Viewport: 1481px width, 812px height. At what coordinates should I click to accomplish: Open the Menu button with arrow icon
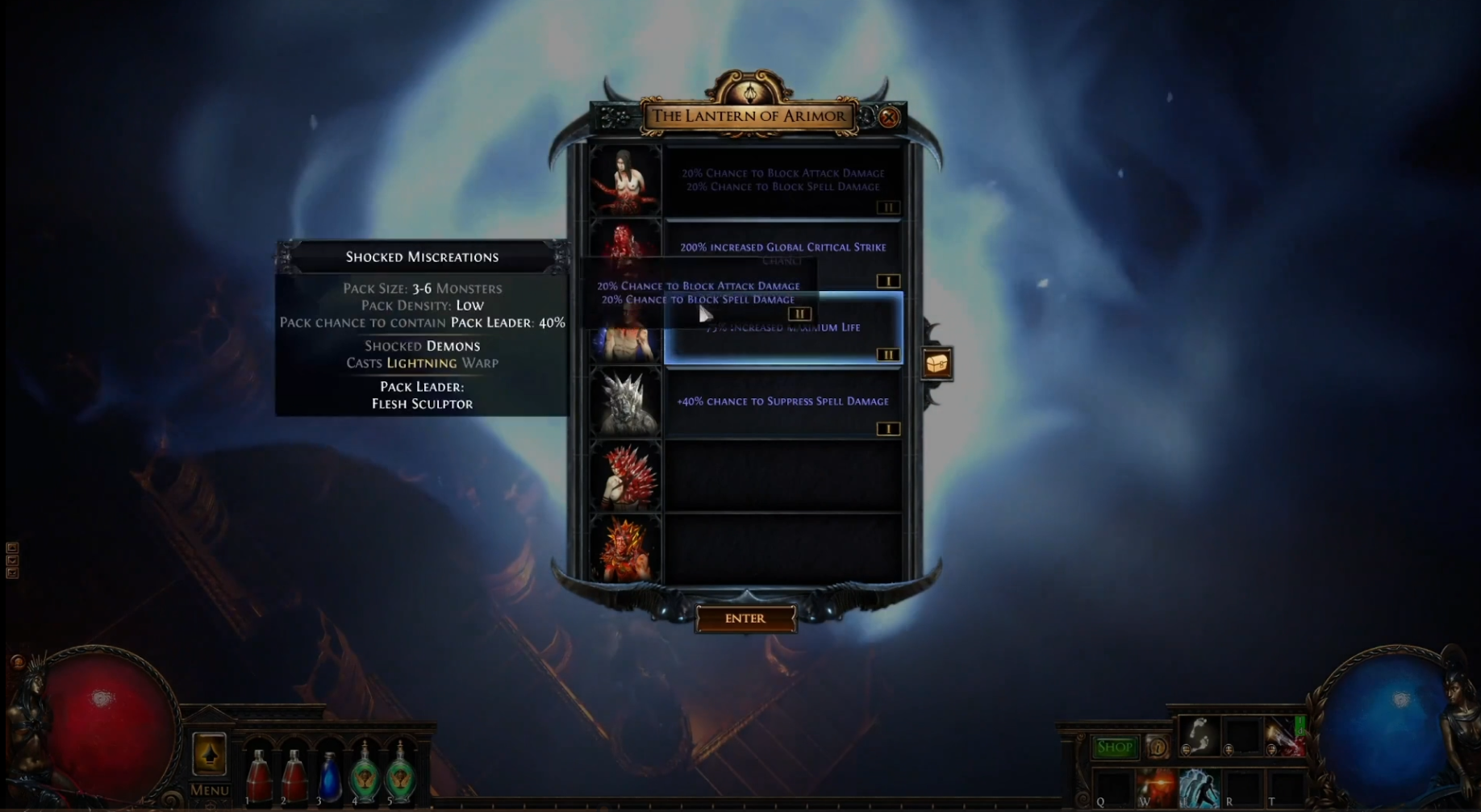click(x=209, y=756)
